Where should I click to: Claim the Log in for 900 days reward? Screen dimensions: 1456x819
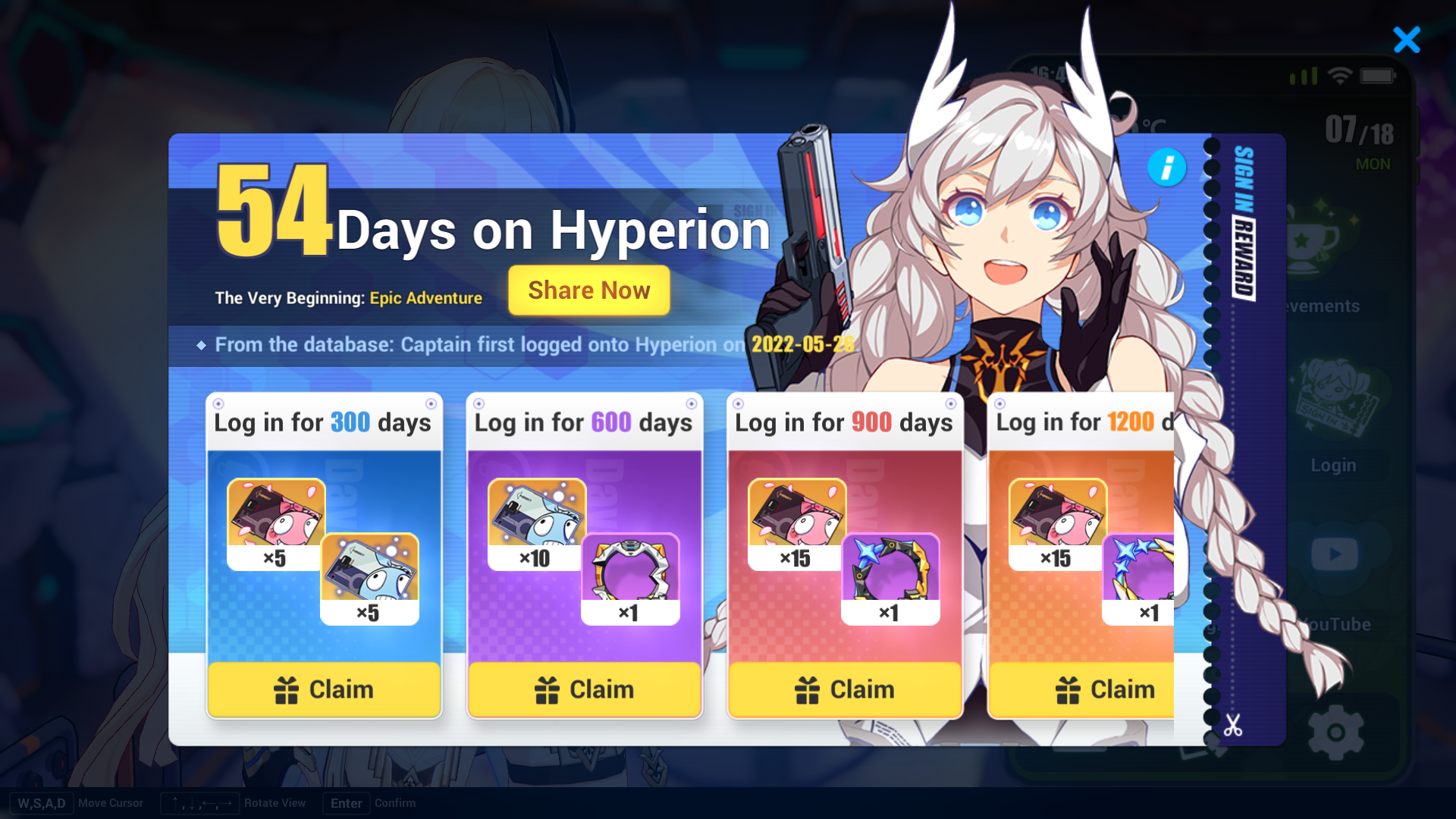844,689
